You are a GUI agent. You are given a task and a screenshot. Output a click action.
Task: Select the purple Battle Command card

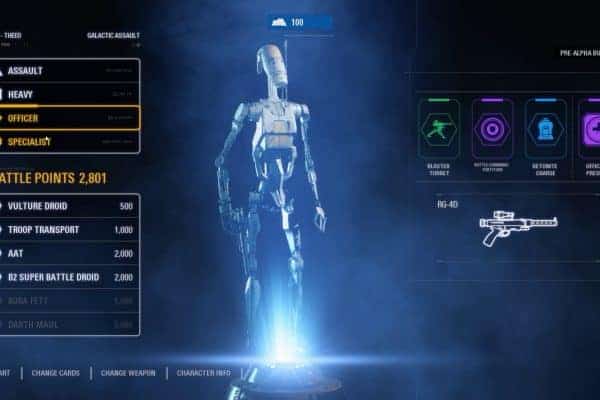[x=492, y=130]
